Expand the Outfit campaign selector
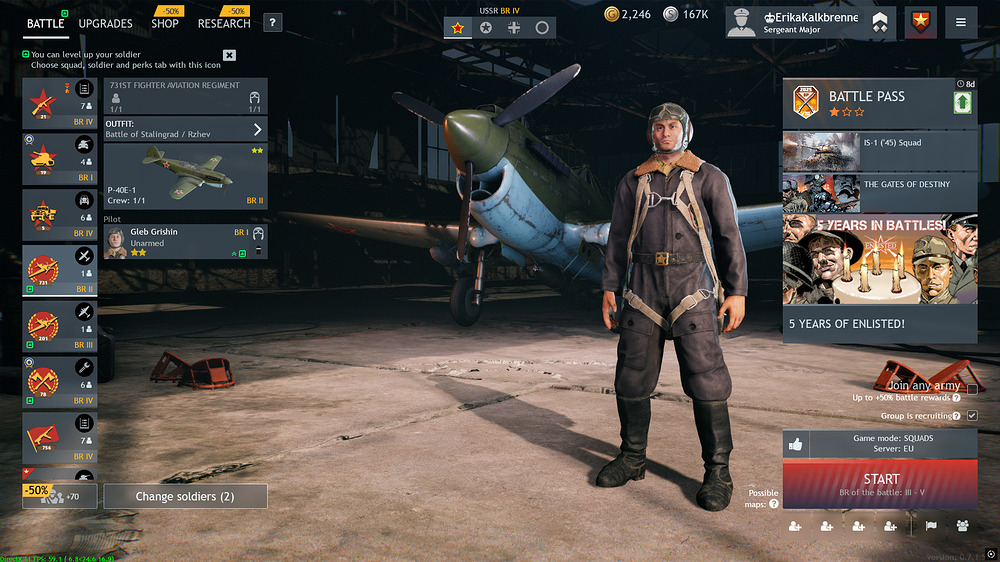 tap(257, 129)
